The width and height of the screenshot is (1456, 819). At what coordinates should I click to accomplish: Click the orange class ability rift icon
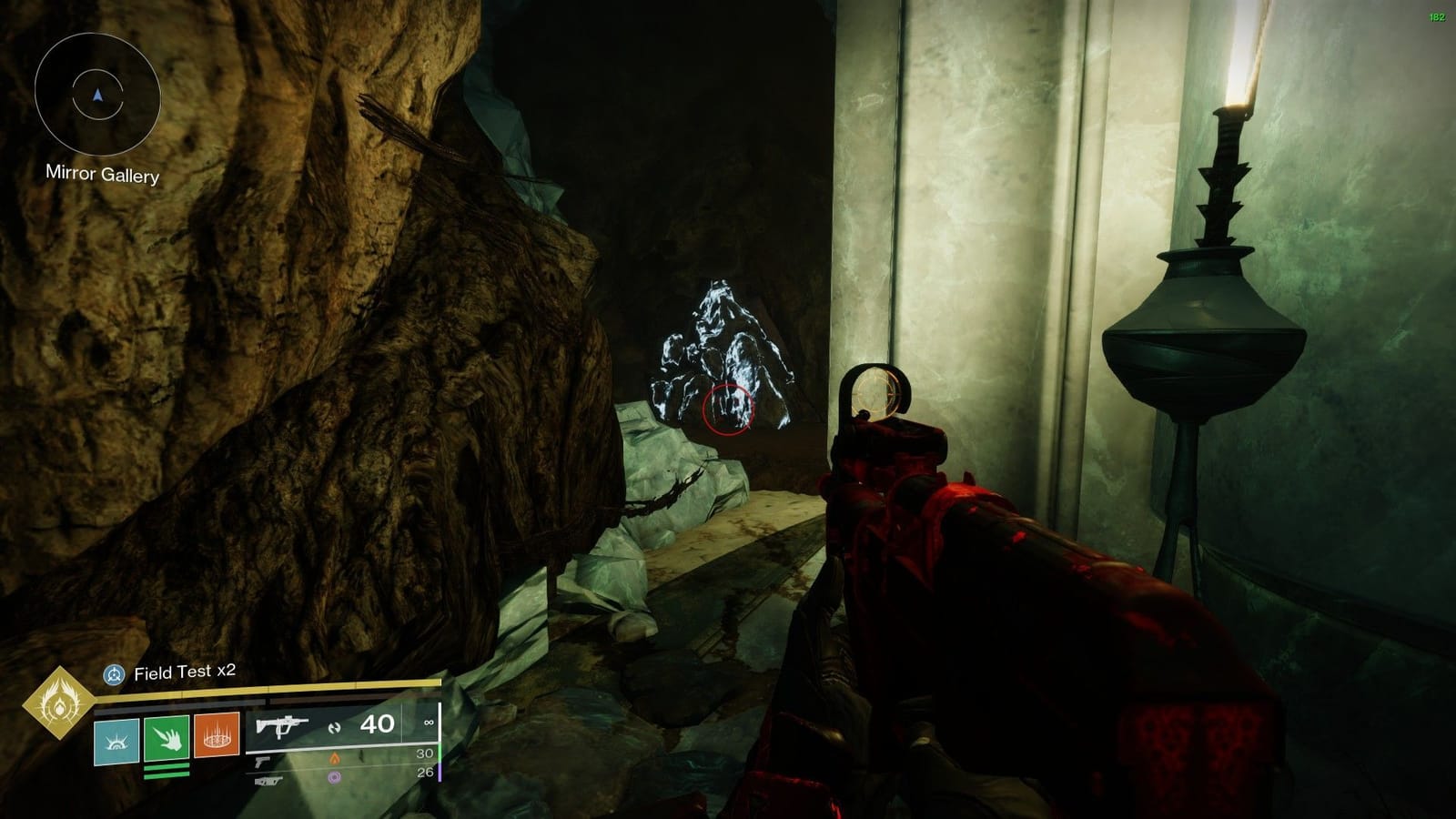point(218,739)
